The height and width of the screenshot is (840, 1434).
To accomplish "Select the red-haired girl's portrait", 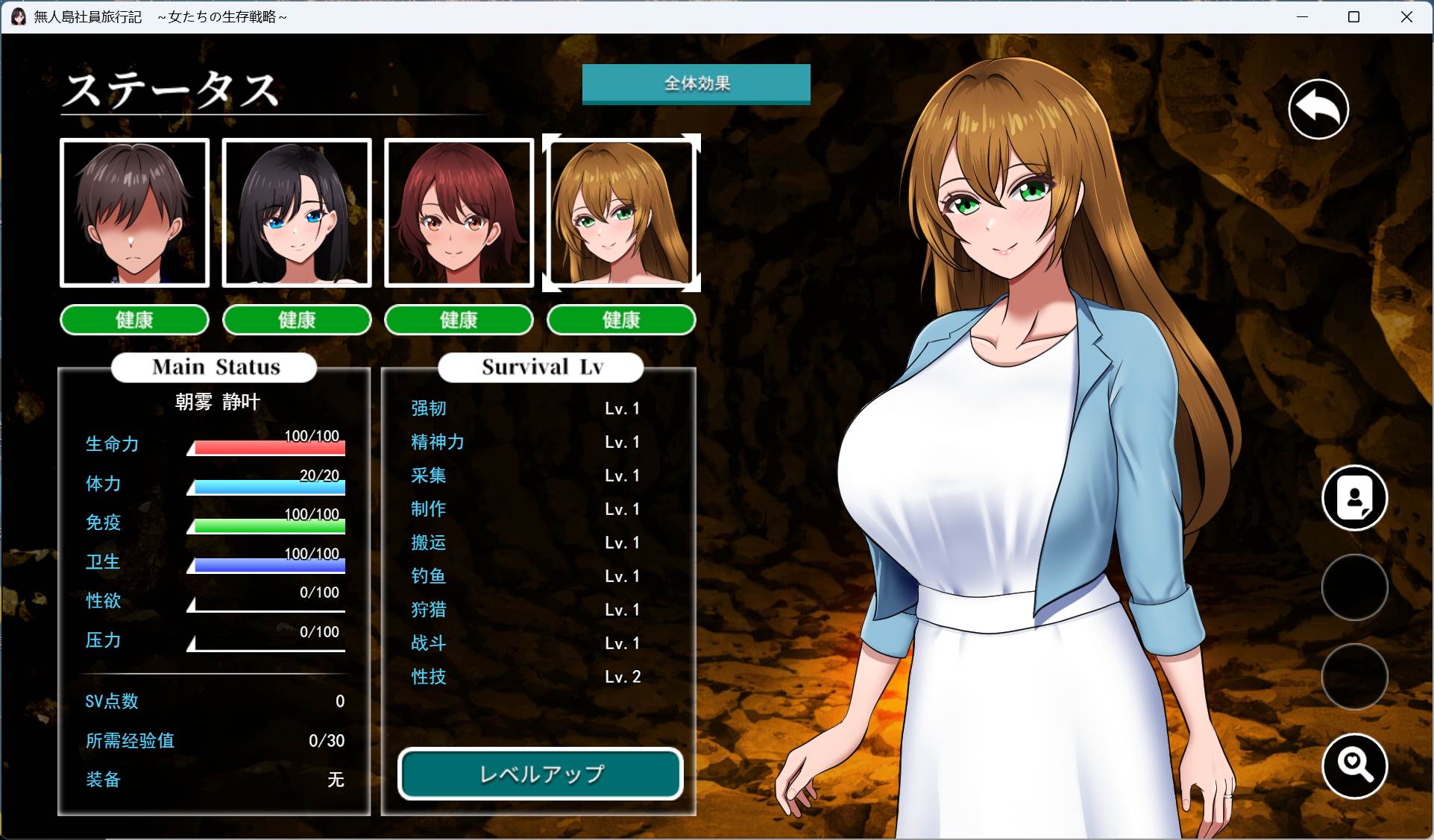I will 459,212.
